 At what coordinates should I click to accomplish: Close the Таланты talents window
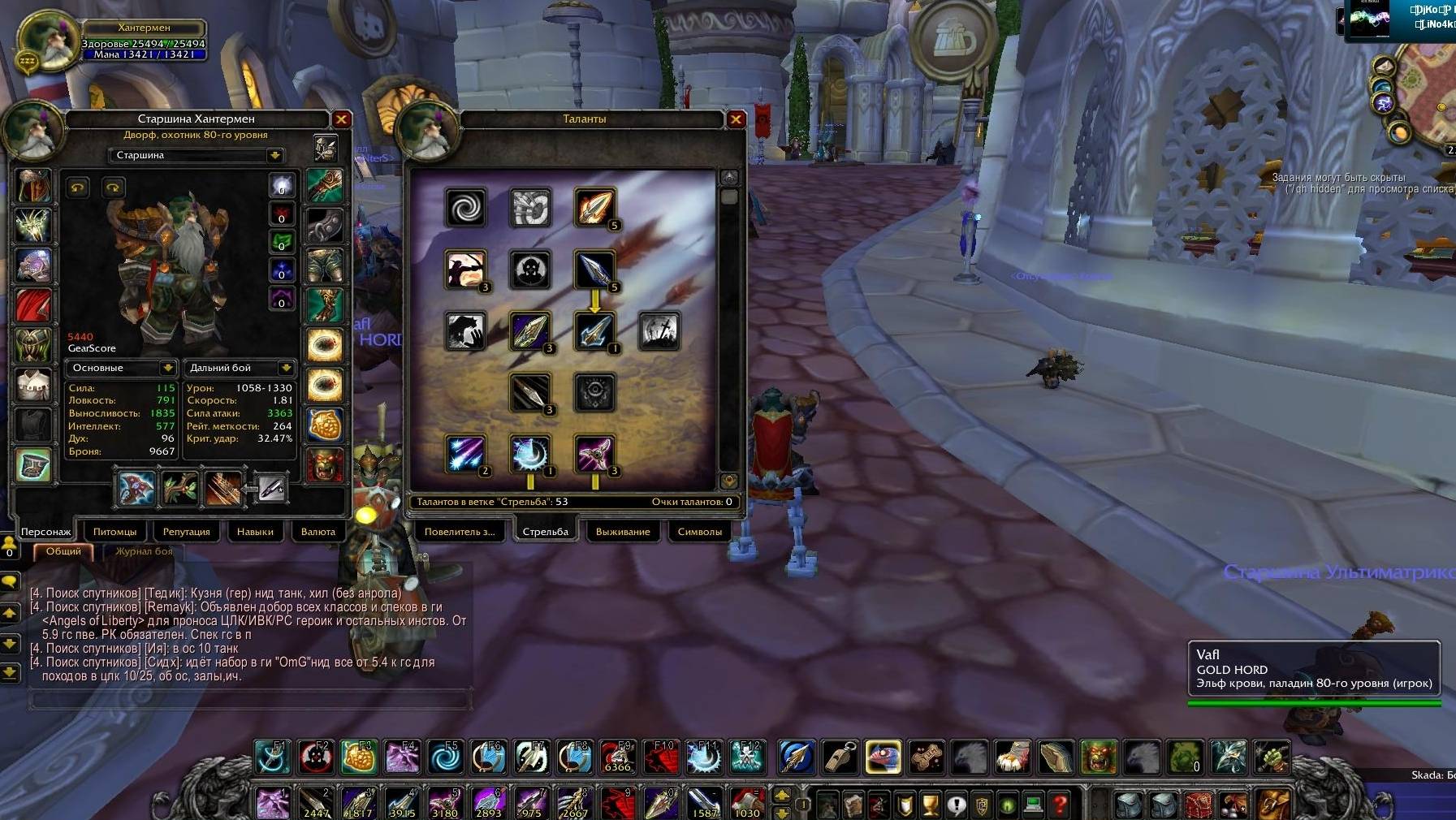736,119
